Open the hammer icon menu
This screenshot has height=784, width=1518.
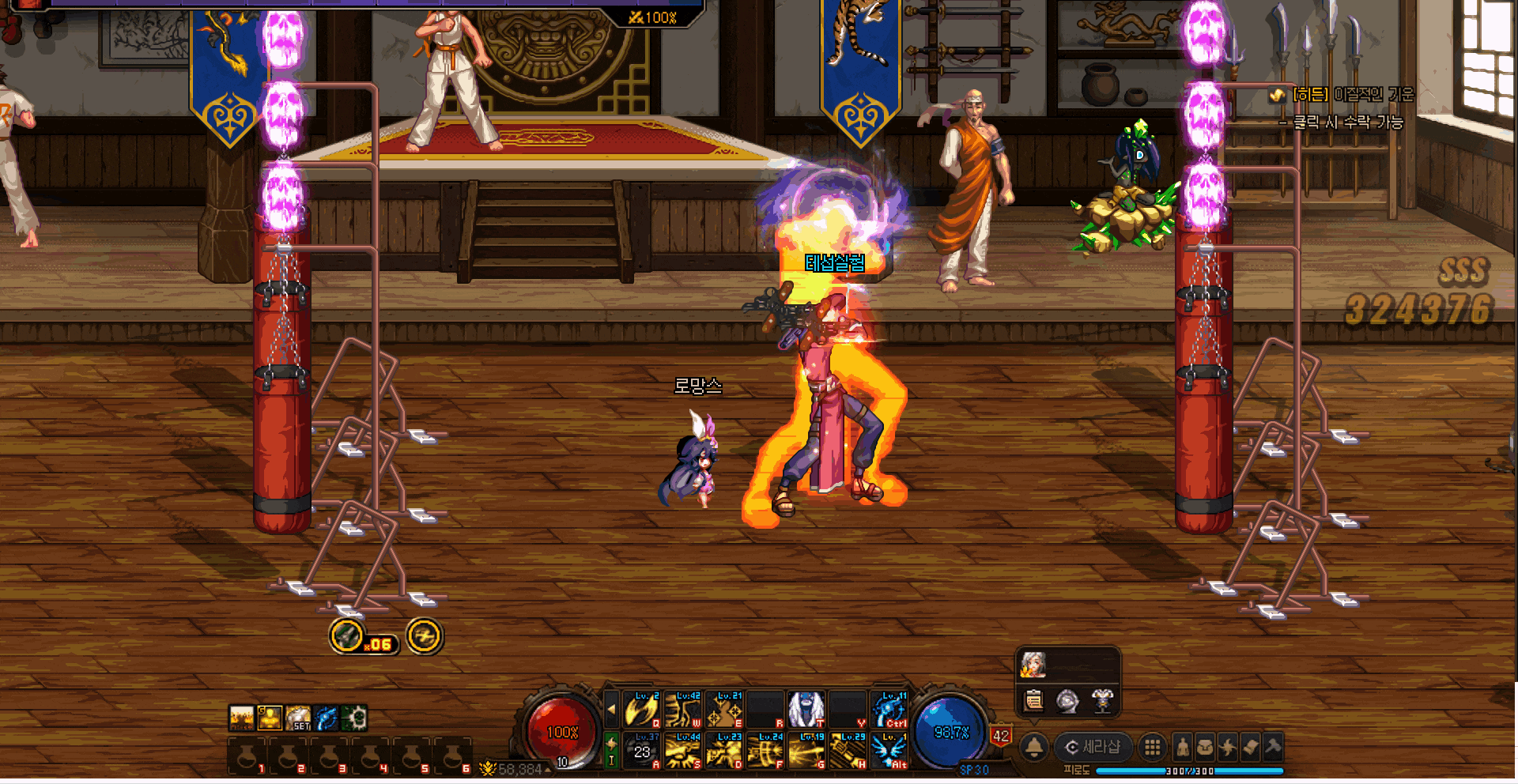(x=1272, y=747)
